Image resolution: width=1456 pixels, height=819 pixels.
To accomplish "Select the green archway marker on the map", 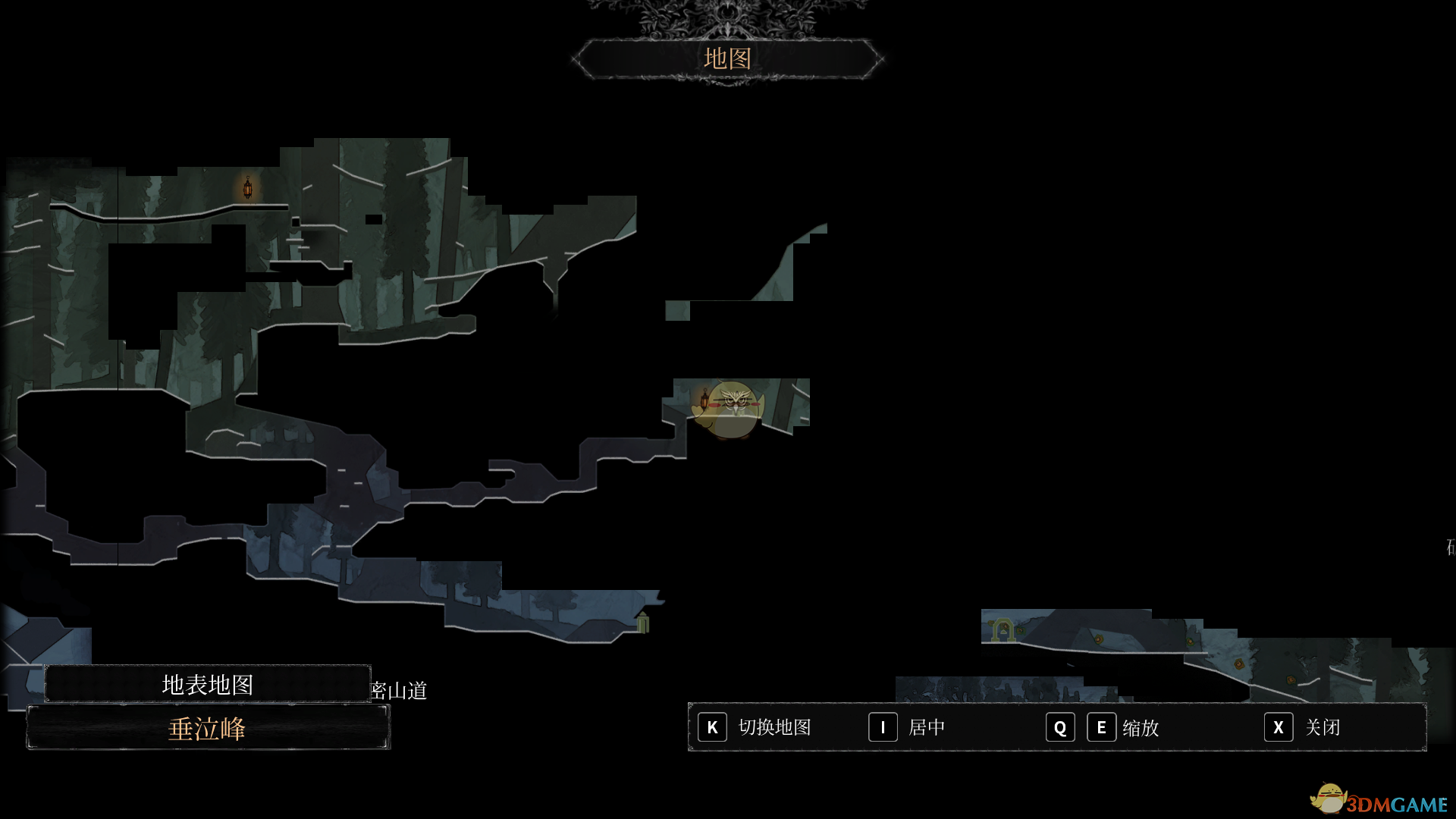I will (1003, 630).
